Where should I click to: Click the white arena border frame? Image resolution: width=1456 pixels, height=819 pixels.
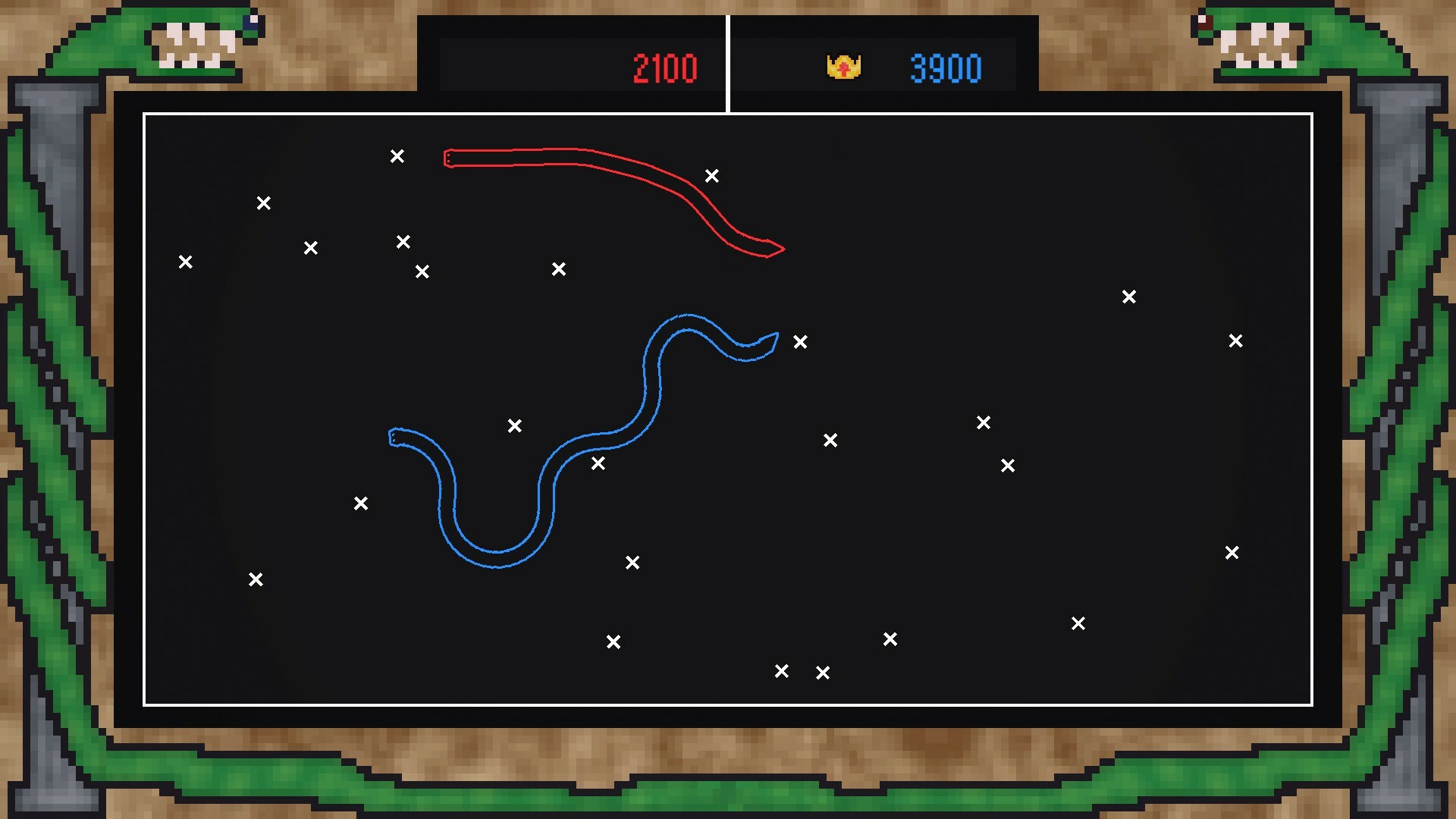[728, 114]
